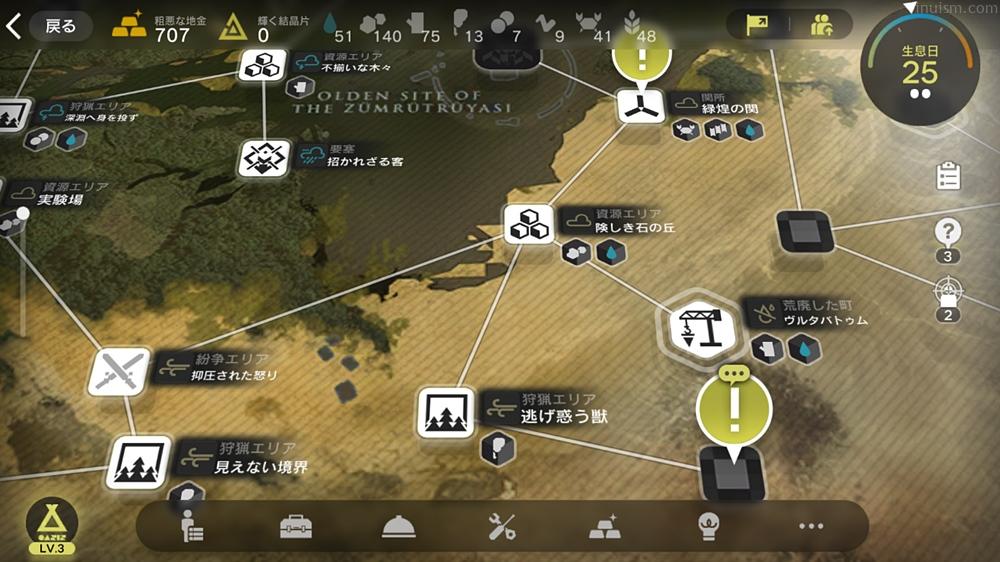The height and width of the screenshot is (562, 1000).
Task: Select the crosshair target icon with count 2
Action: [x=947, y=294]
